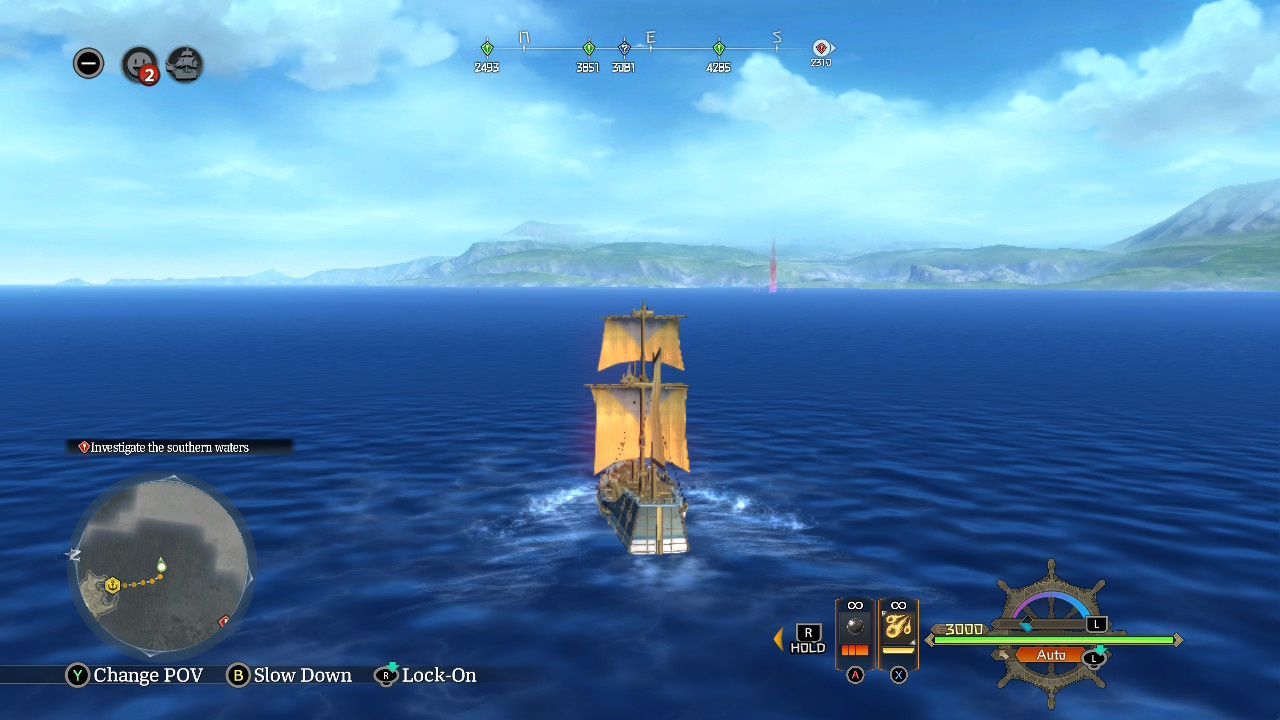The width and height of the screenshot is (1280, 720).
Task: Select the yellow anchor port marker
Action: coord(113,585)
